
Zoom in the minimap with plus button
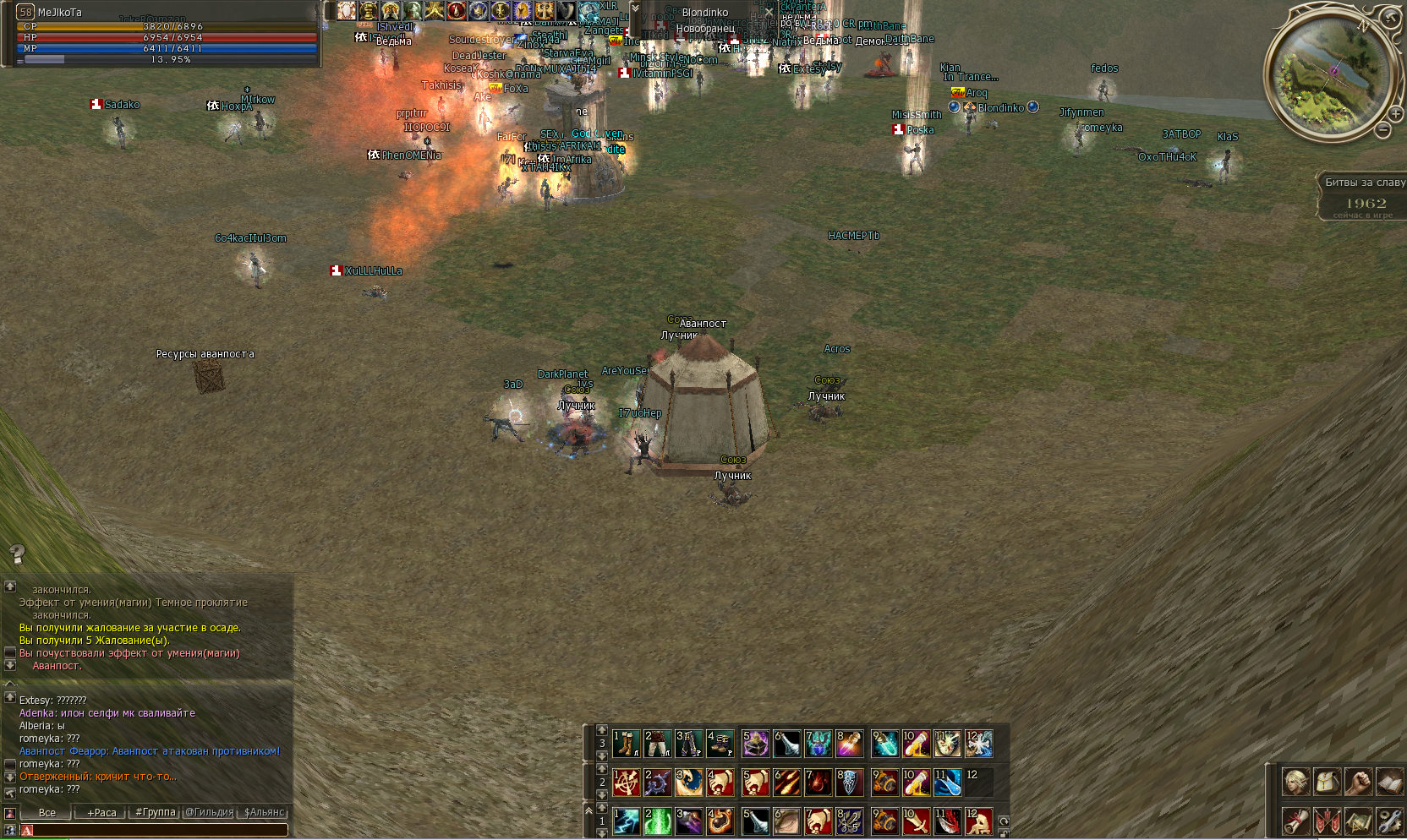click(1393, 114)
